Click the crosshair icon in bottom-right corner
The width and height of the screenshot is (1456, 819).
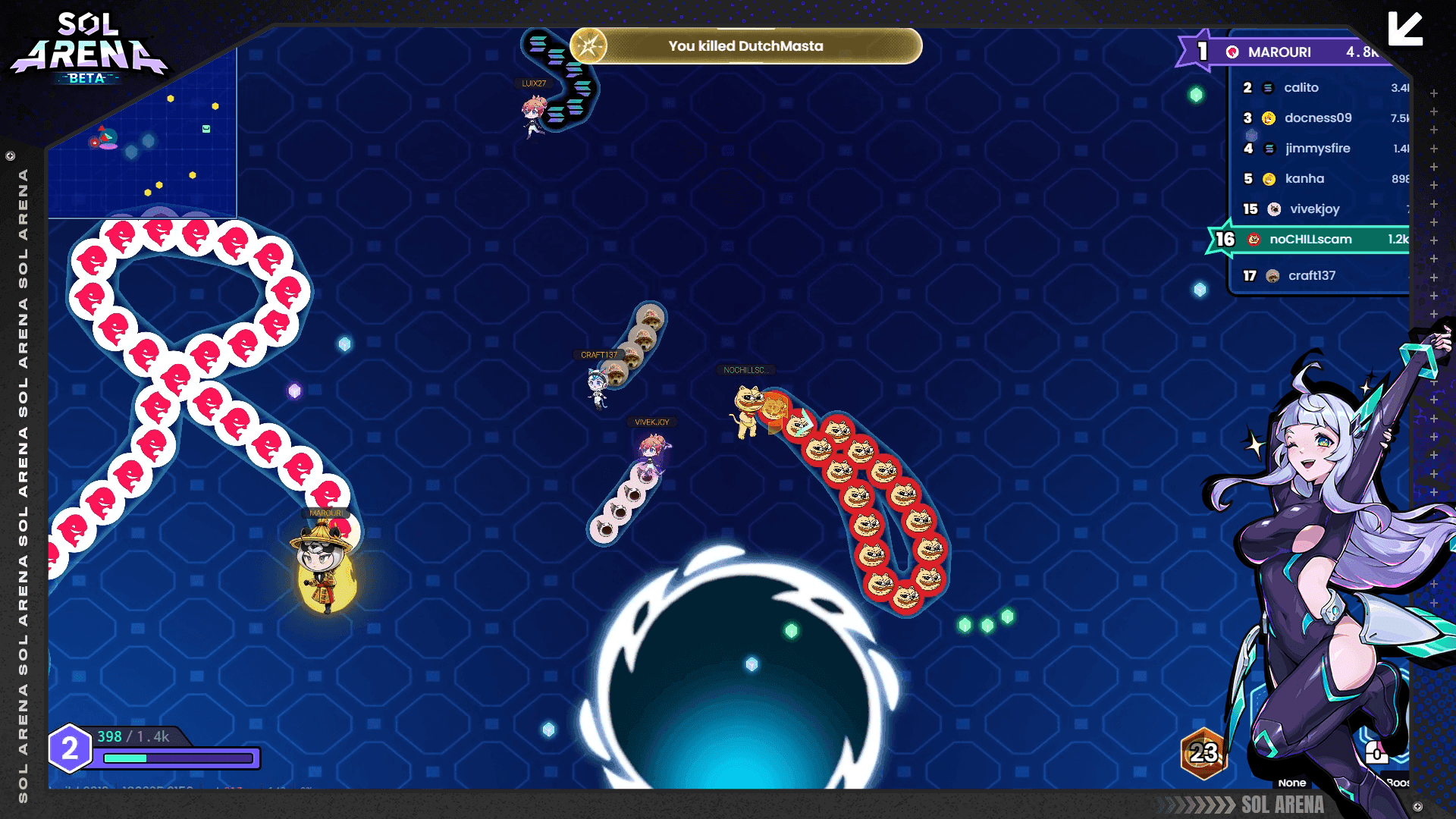(1417, 805)
